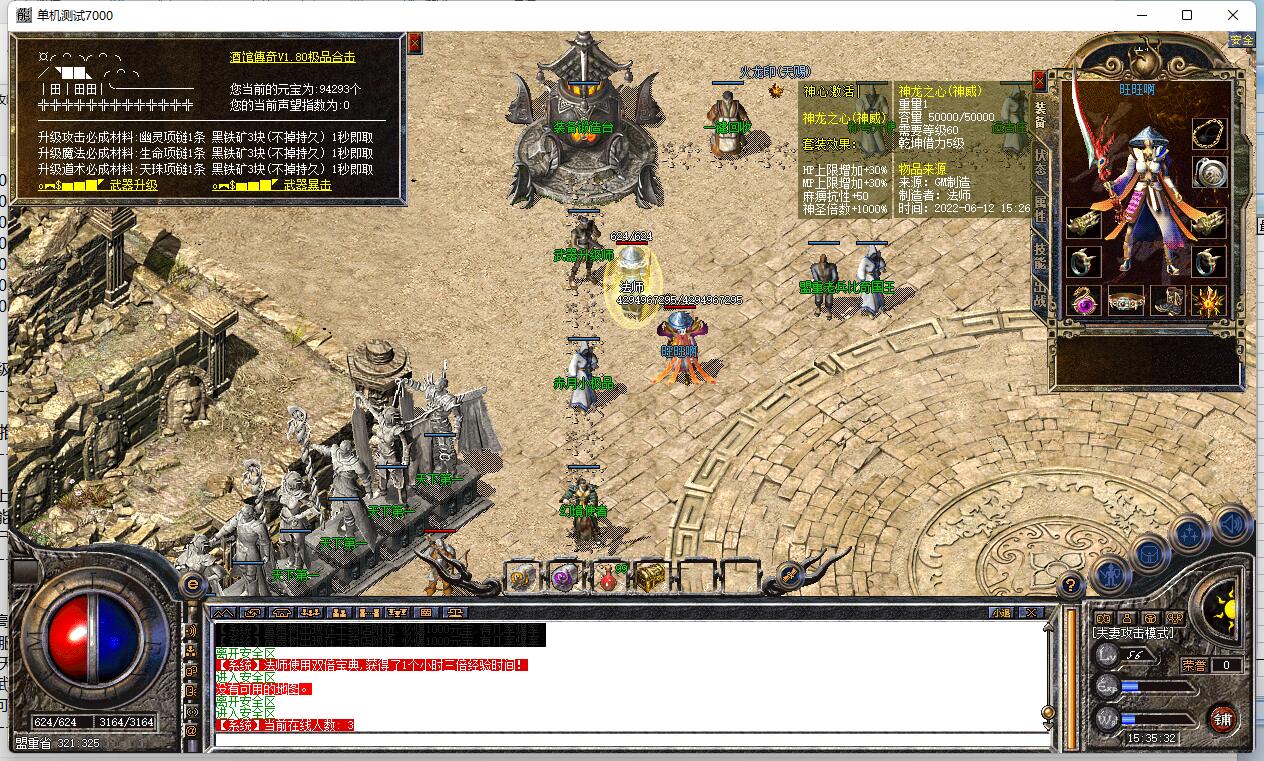1264x761 pixels.
Task: Open the red 铺 shop button
Action: coord(1222,718)
